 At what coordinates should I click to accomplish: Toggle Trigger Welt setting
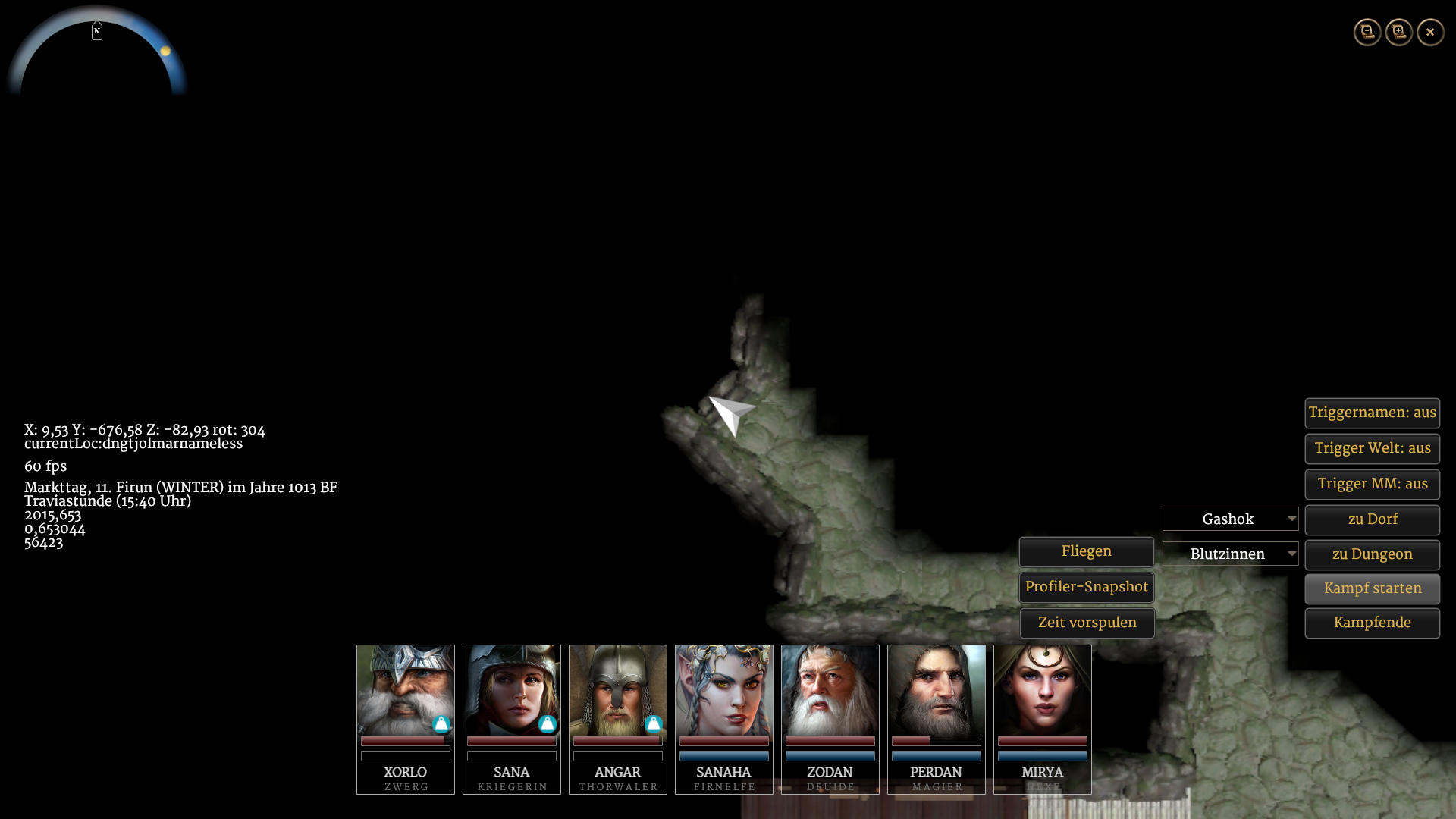1372,448
